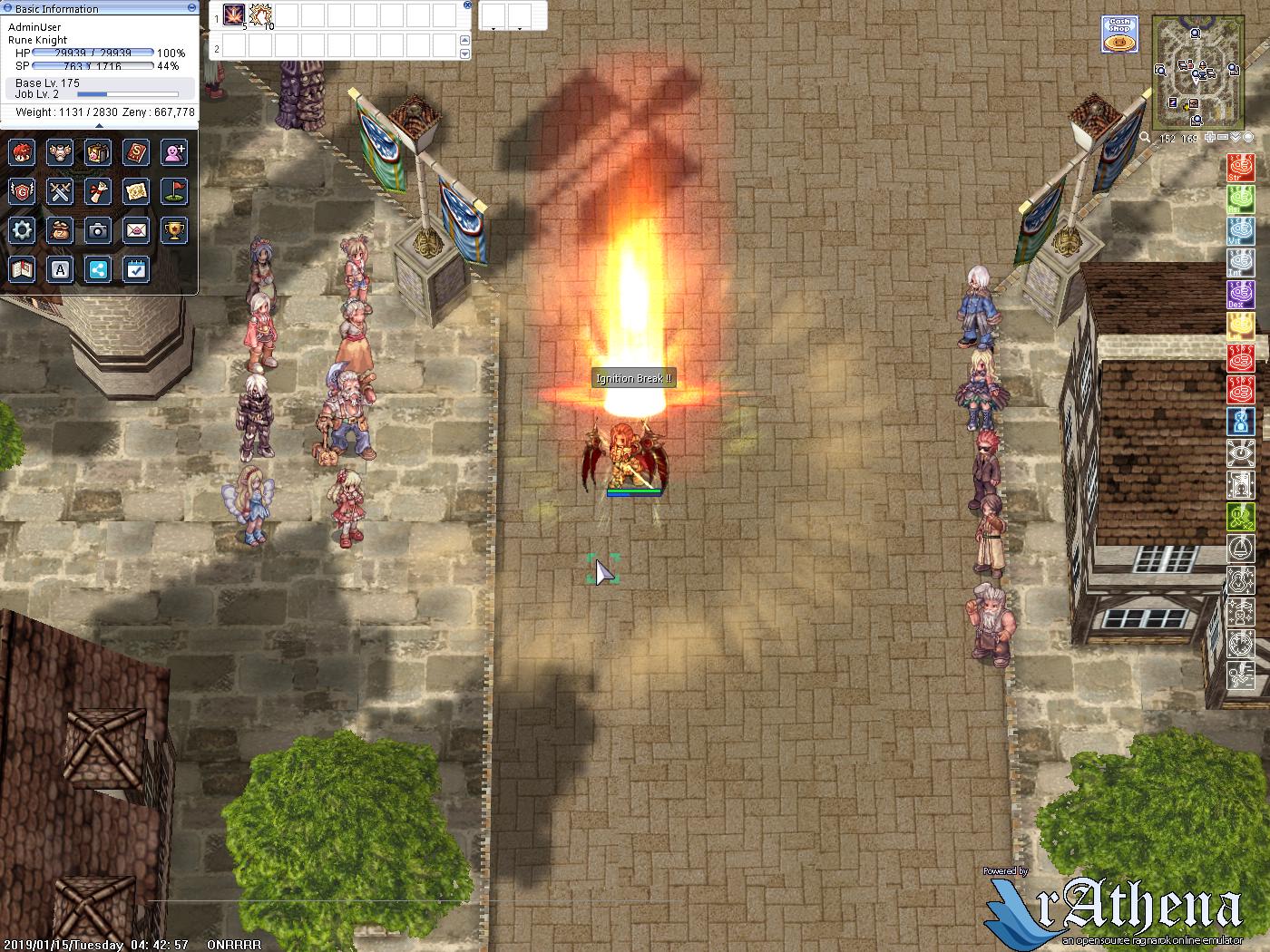
Task: Click the HP progress bar
Action: [91, 52]
